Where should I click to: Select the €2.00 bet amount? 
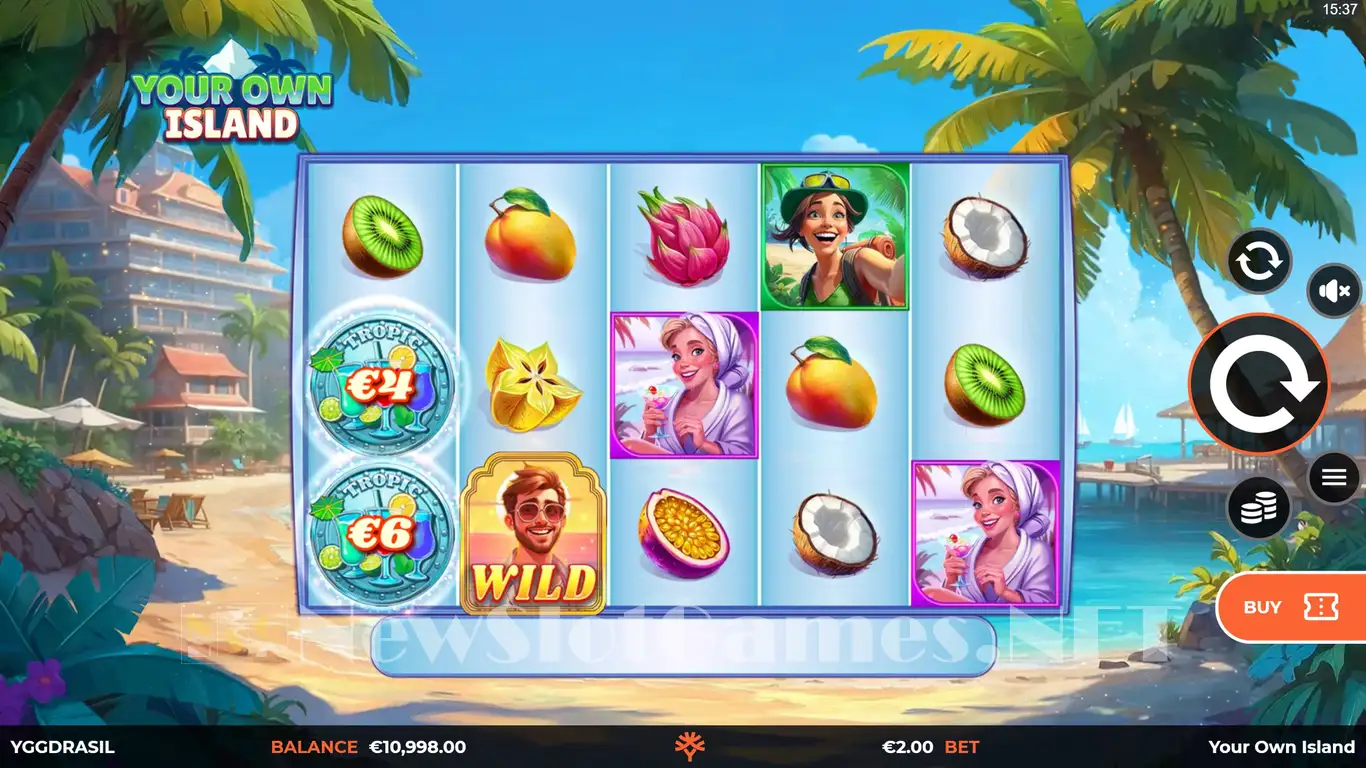click(907, 747)
